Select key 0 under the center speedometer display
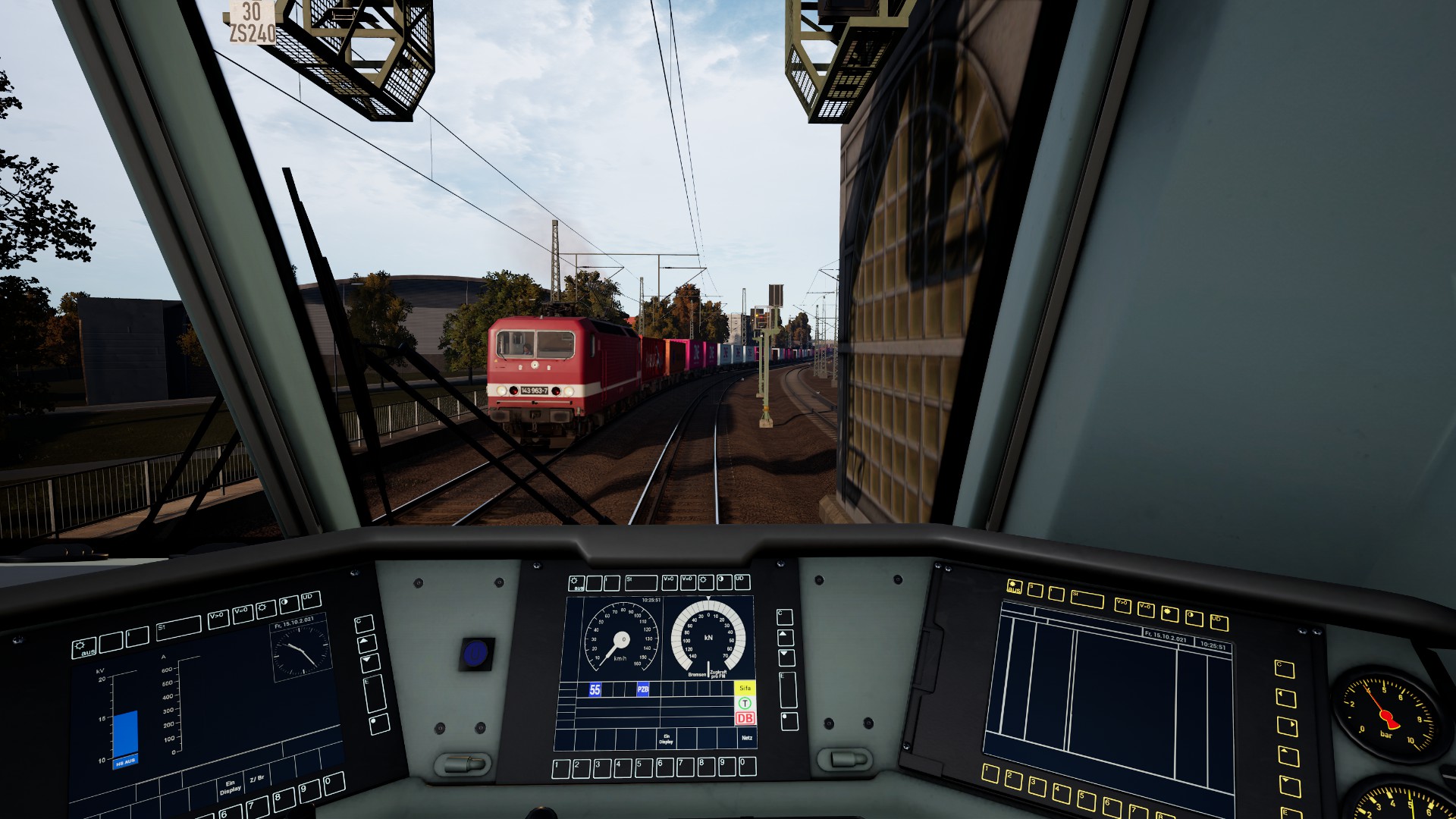1456x819 pixels. tap(747, 767)
